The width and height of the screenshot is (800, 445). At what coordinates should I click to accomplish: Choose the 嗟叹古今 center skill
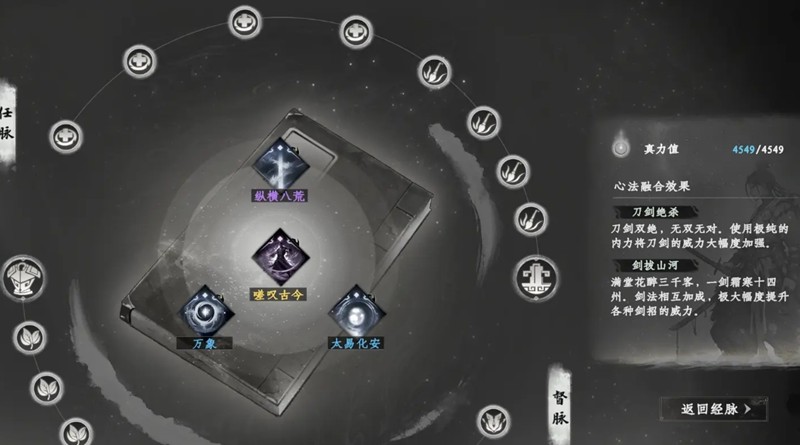[x=279, y=255]
